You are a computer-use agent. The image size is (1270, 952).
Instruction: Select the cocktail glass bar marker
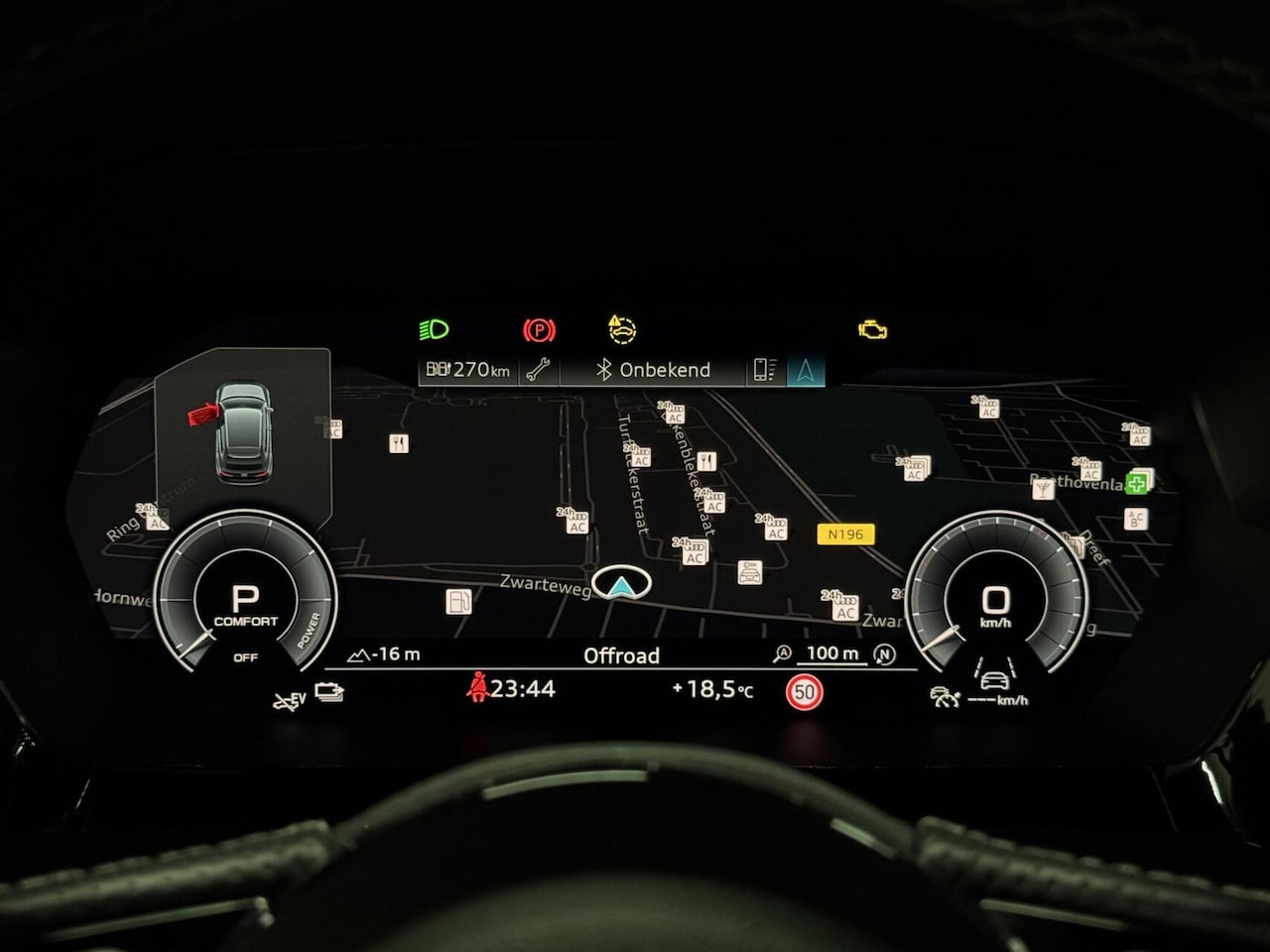(x=1043, y=488)
